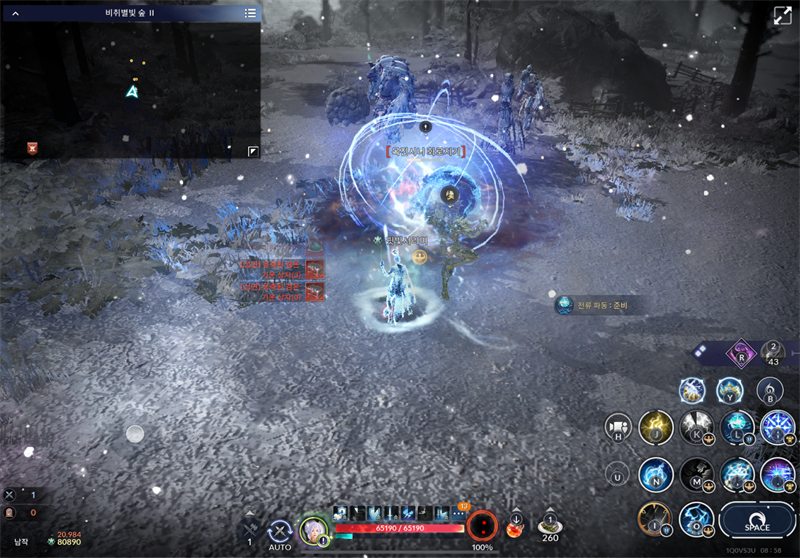Screen dimensions: 800x558
Task: Open the character portrait icon
Action: pos(314,529)
